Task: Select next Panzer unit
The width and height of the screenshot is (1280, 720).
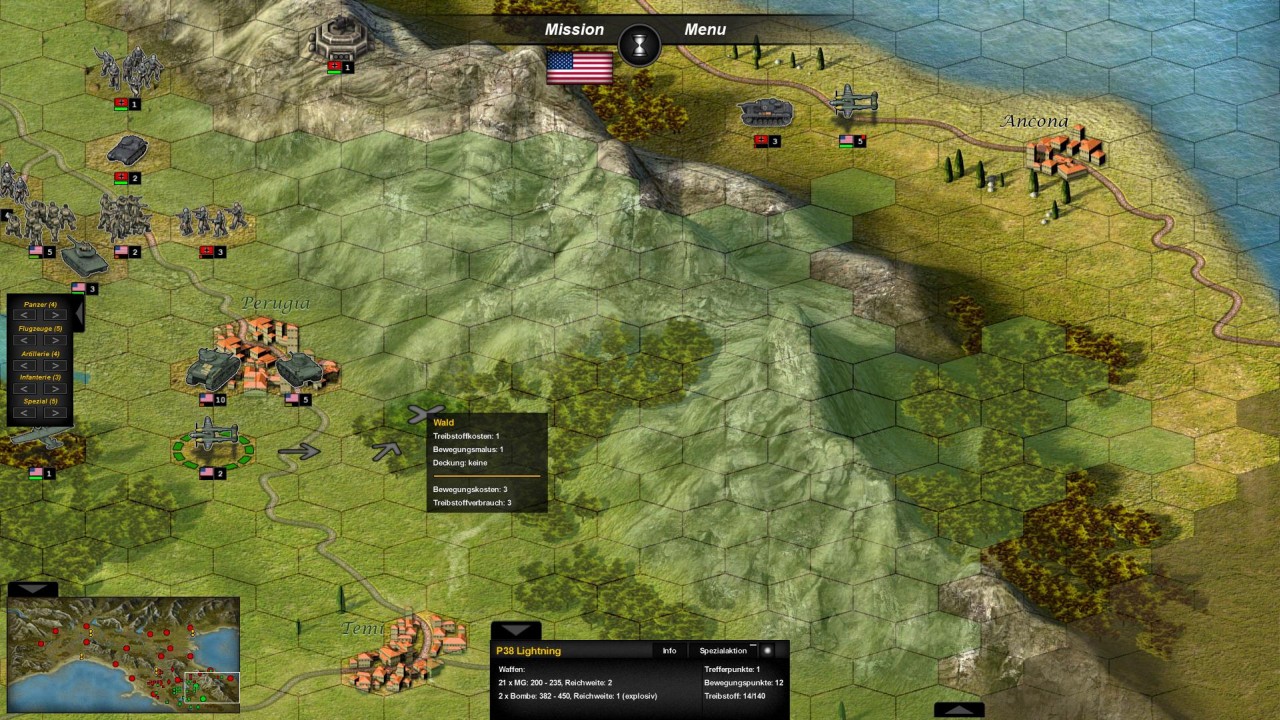Action: [55, 316]
